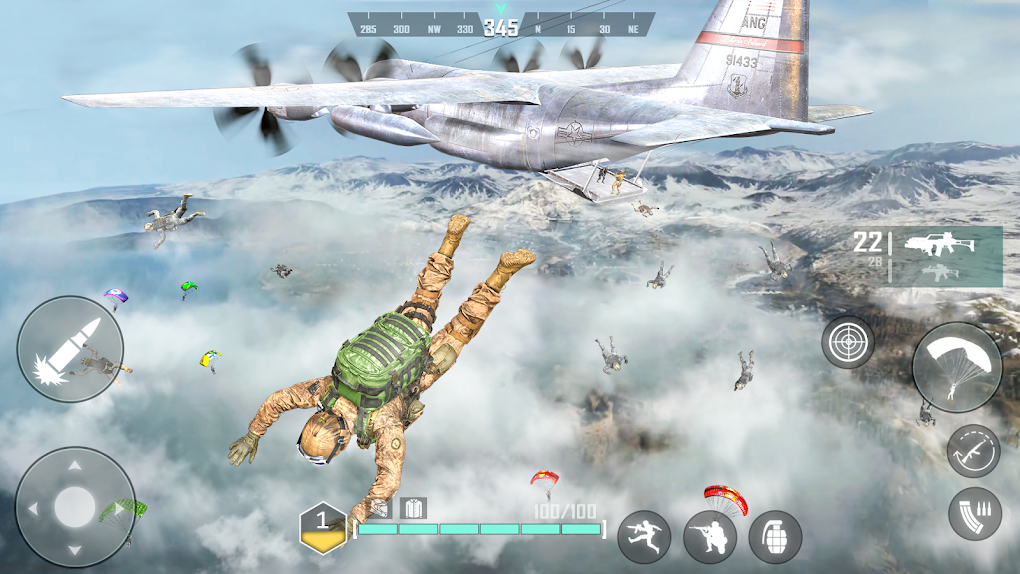This screenshot has height=574, width=1020.
Task: Click the movement joystick pad
Action: click(x=75, y=506)
